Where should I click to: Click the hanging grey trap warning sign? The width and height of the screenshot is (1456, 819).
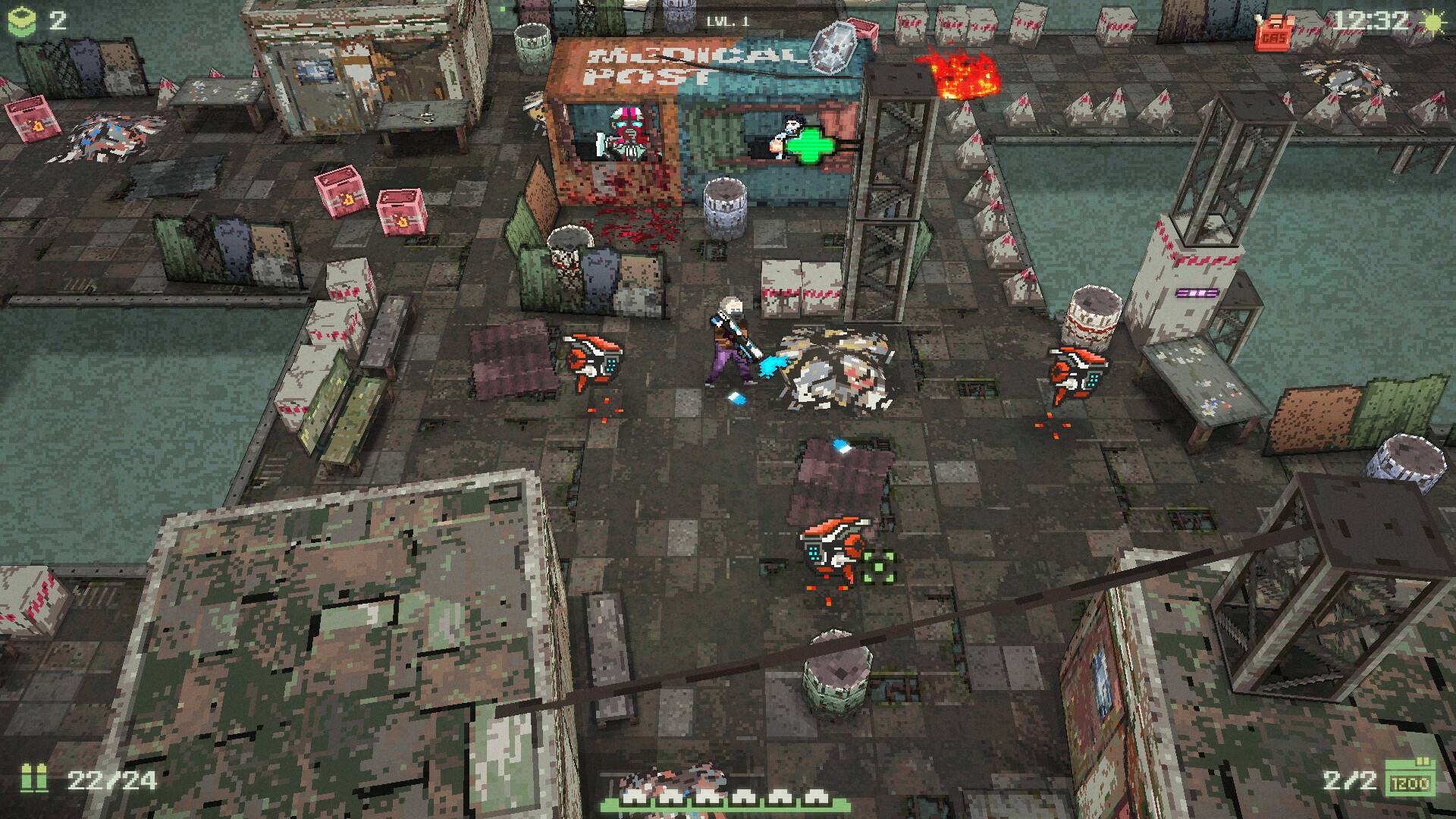point(834,47)
